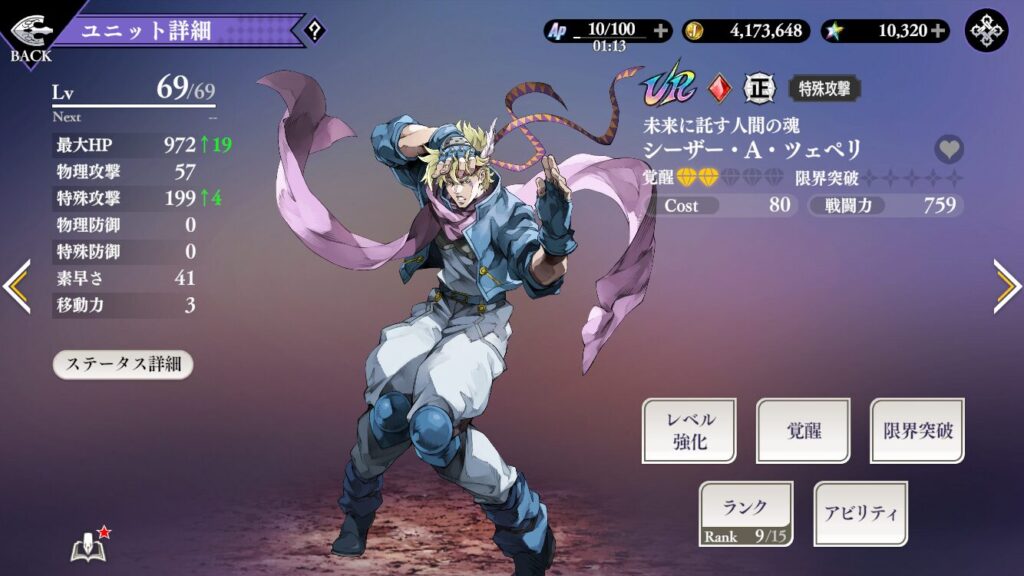Open the 限界突破 limit break menu
1024x576 pixels.
(x=917, y=431)
